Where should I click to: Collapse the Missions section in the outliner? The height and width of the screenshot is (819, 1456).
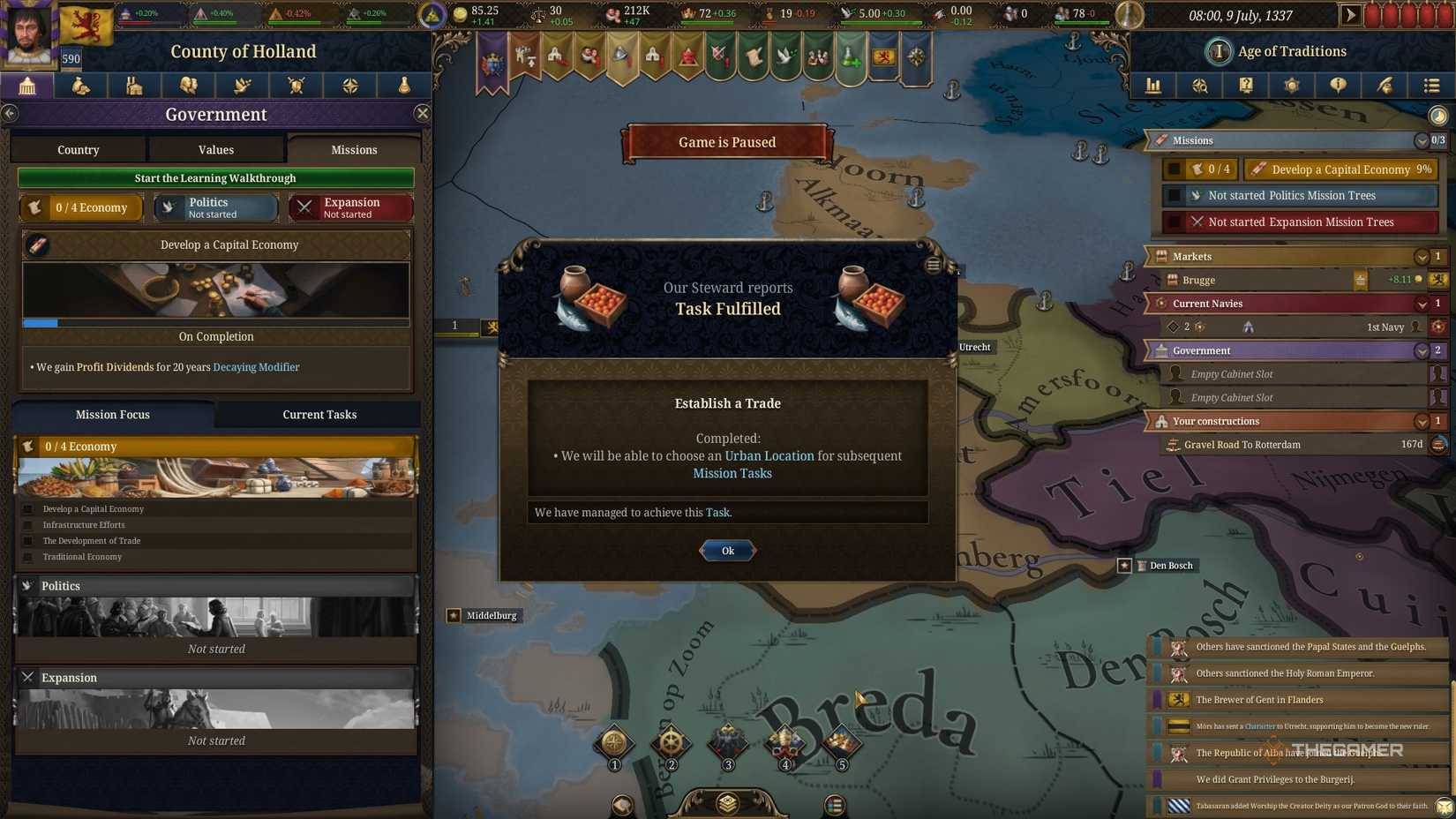click(1422, 140)
